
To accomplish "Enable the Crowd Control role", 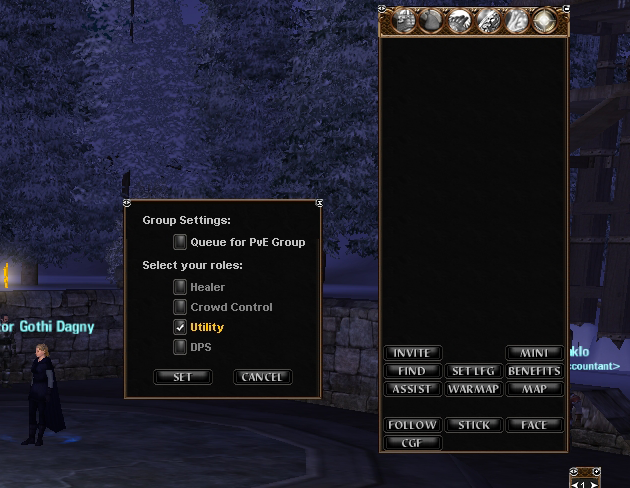I will click(x=180, y=307).
